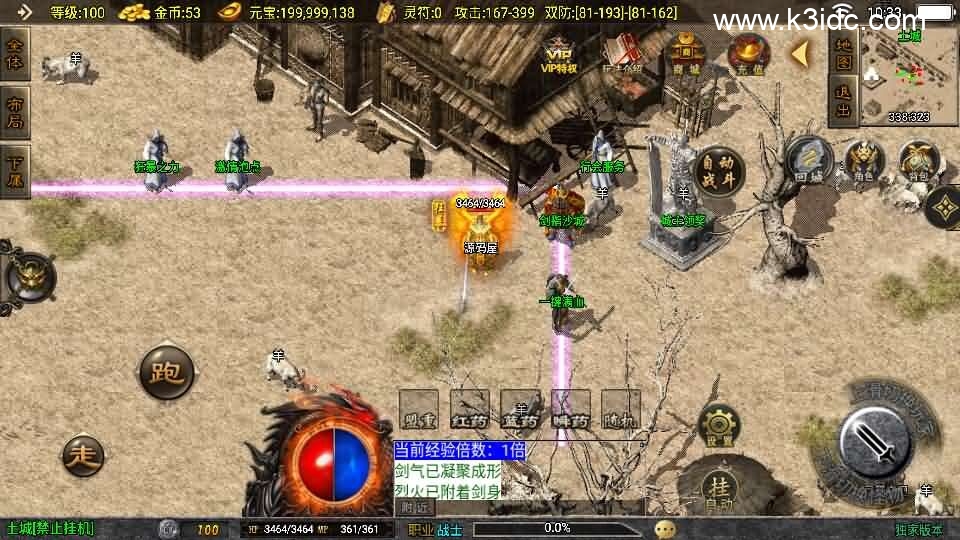Toggle 自动战斗 auto battle
The height and width of the screenshot is (540, 960).
pyautogui.click(x=717, y=172)
